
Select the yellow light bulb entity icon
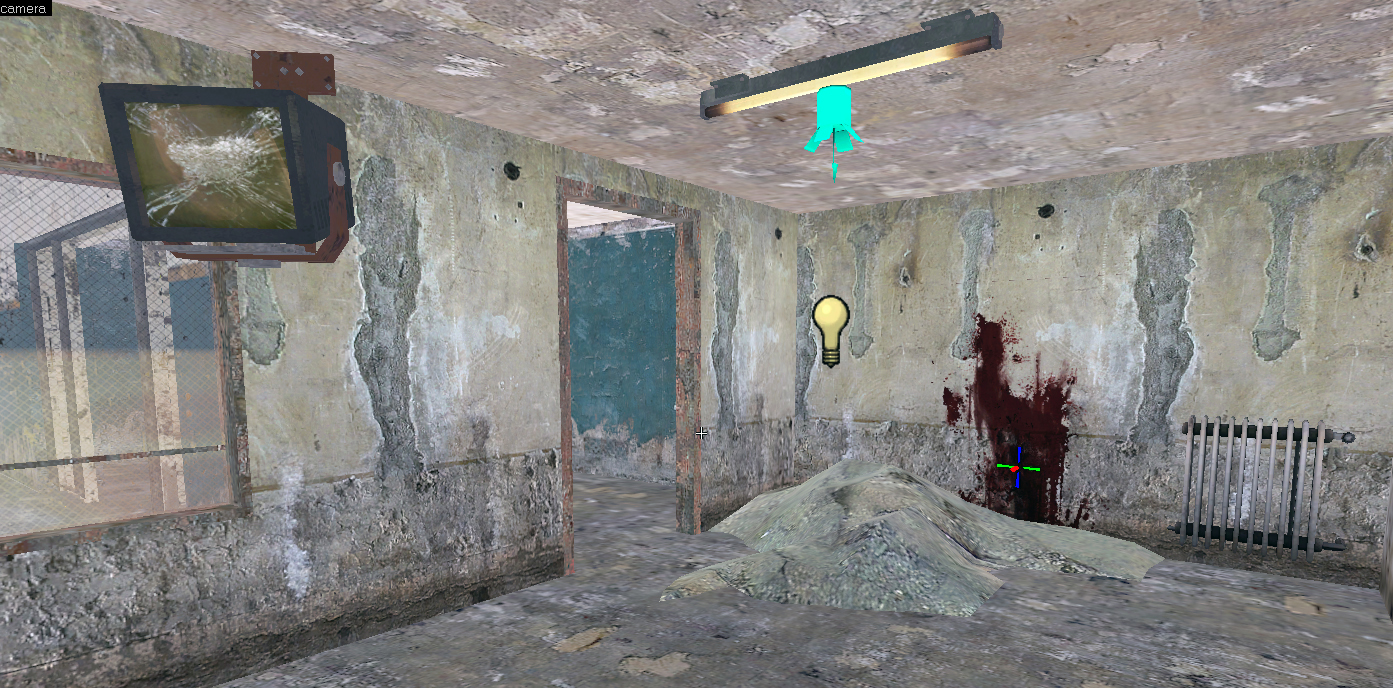(830, 329)
